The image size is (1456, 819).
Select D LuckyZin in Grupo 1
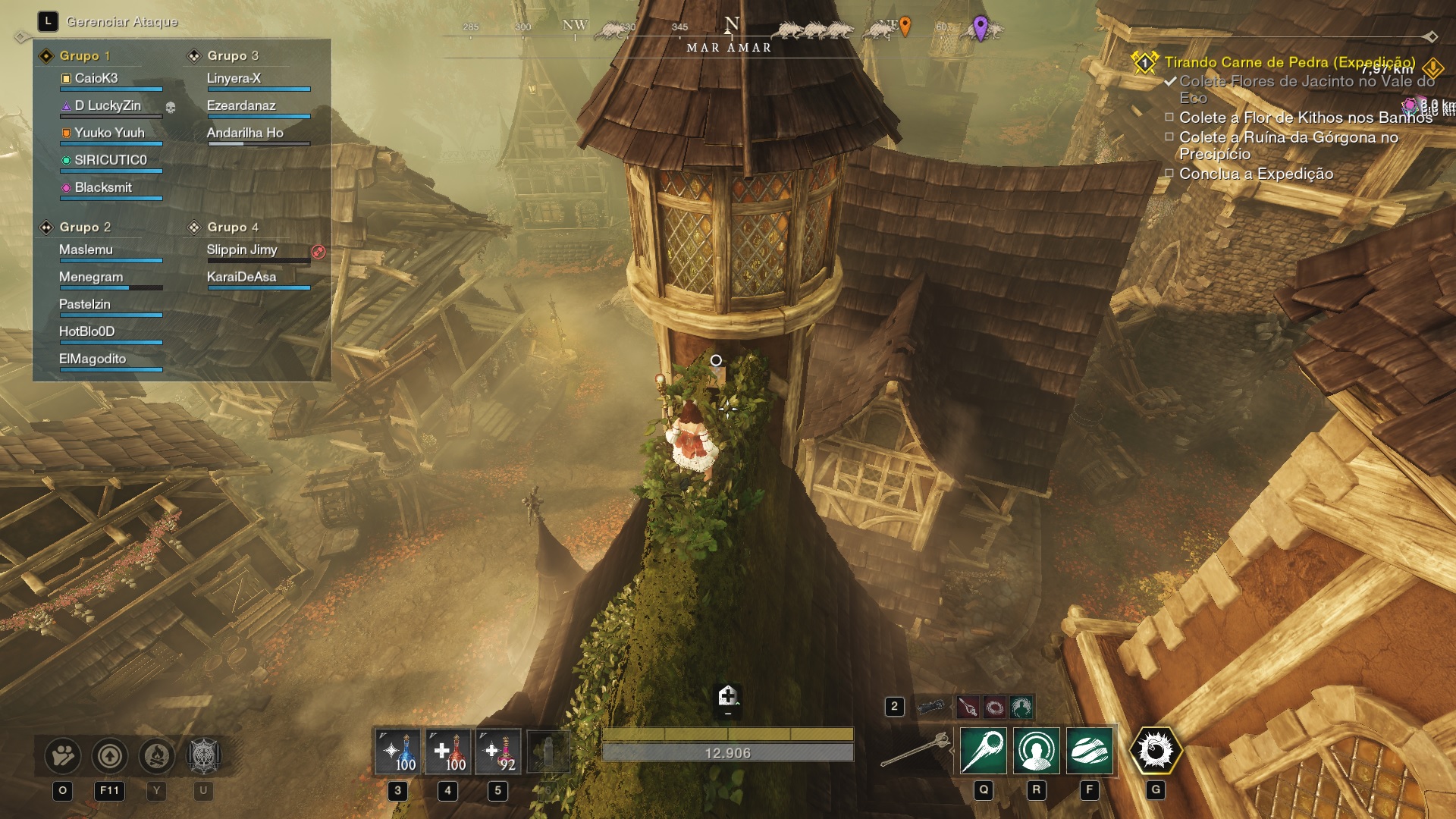[x=108, y=105]
